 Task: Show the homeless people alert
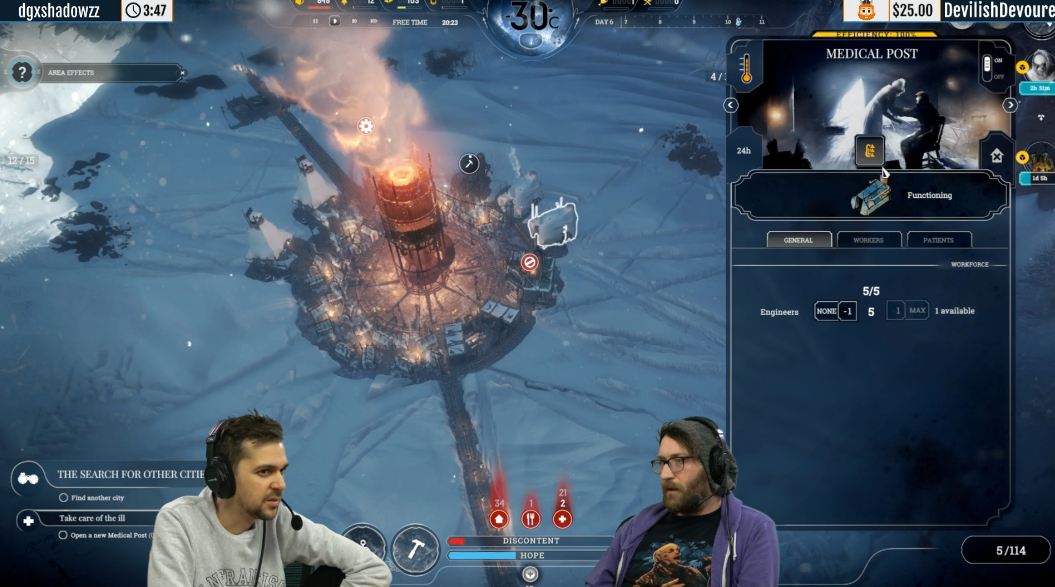(x=499, y=518)
